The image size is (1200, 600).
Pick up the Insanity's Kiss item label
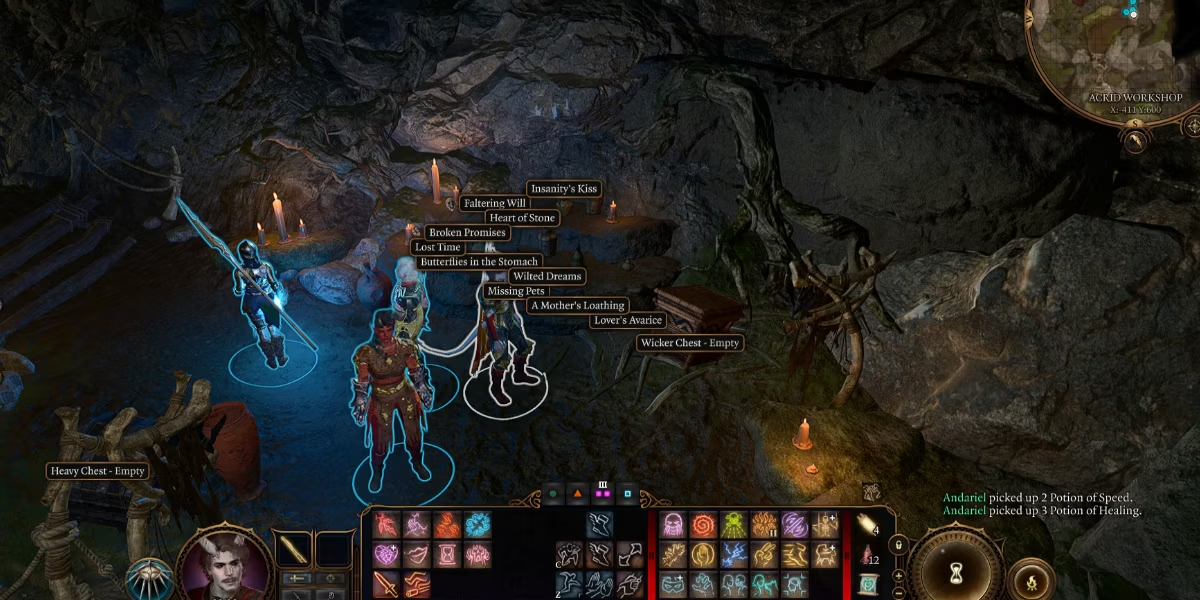564,188
